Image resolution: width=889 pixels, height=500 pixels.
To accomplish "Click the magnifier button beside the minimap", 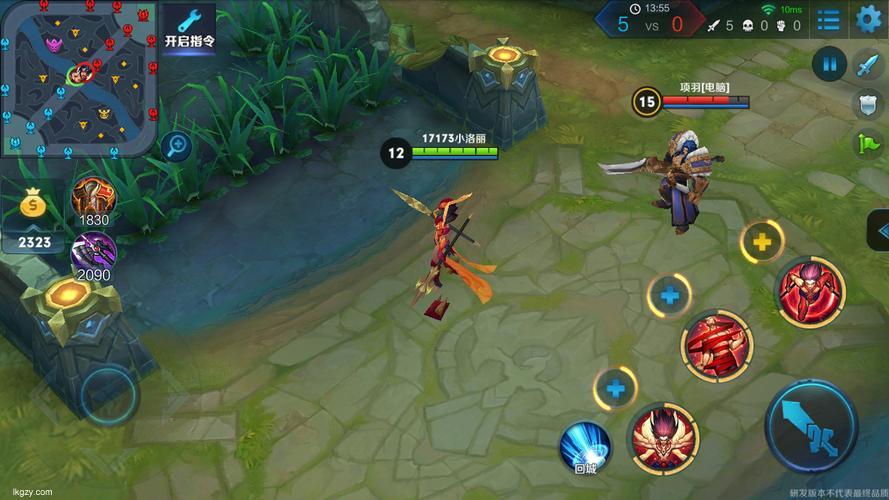I will (178, 146).
